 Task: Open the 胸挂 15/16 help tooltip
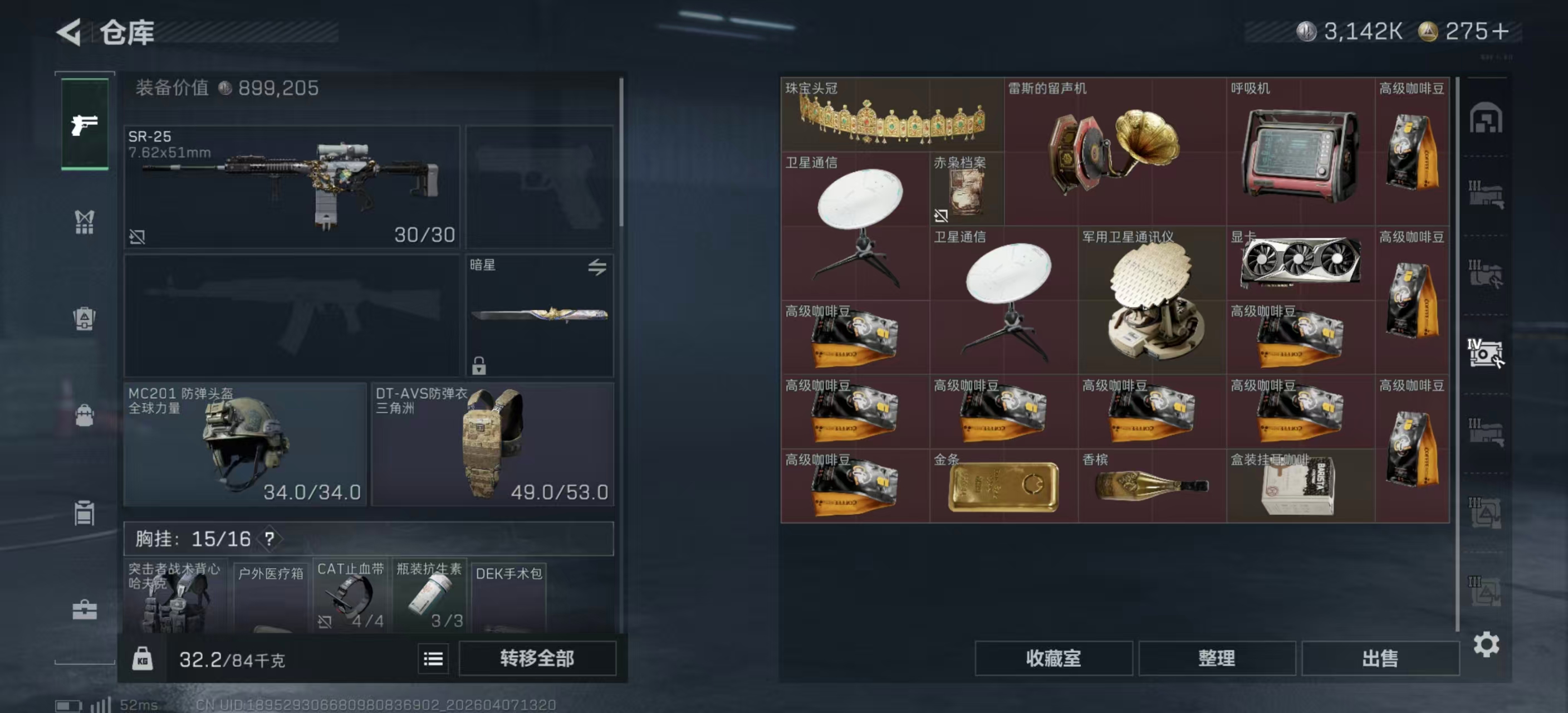pyautogui.click(x=271, y=539)
